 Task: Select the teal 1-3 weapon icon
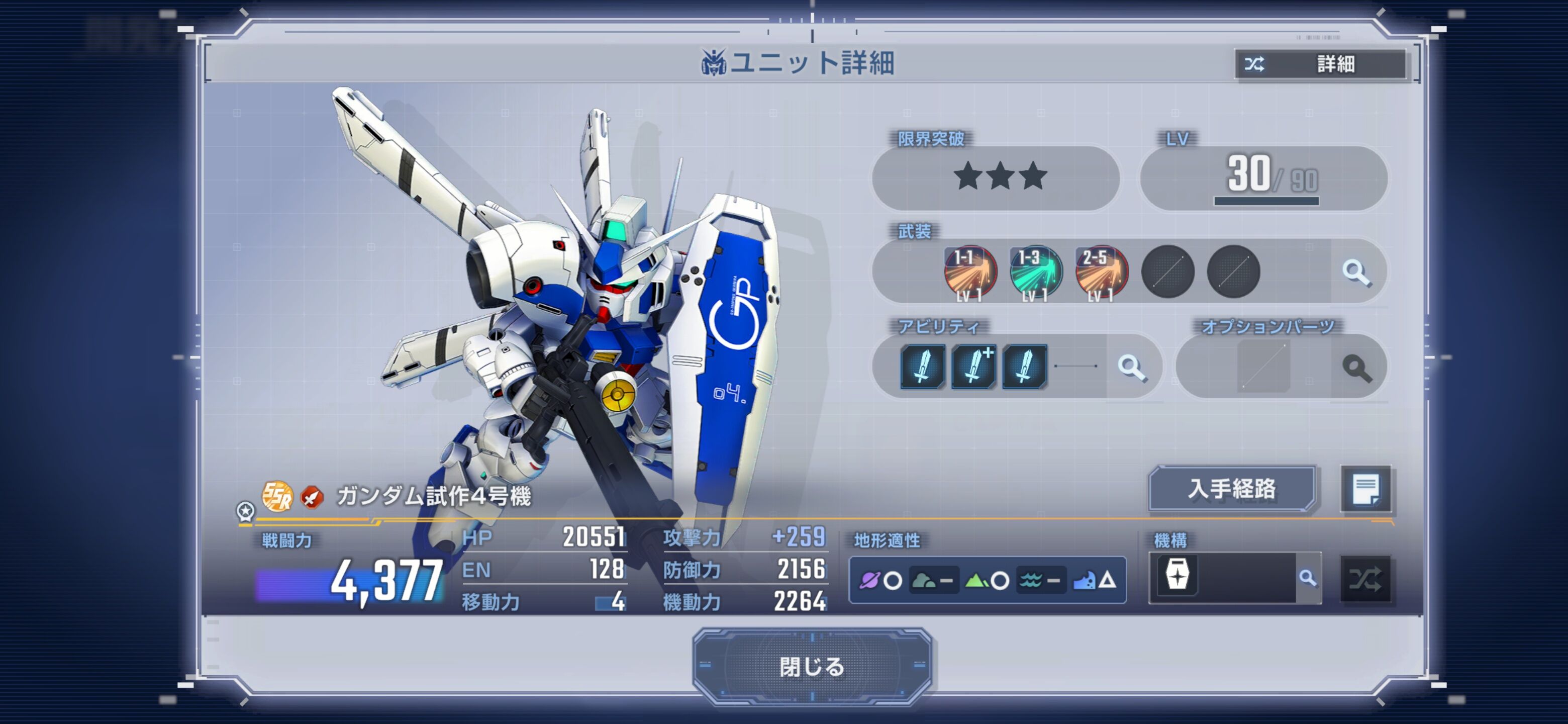1035,272
